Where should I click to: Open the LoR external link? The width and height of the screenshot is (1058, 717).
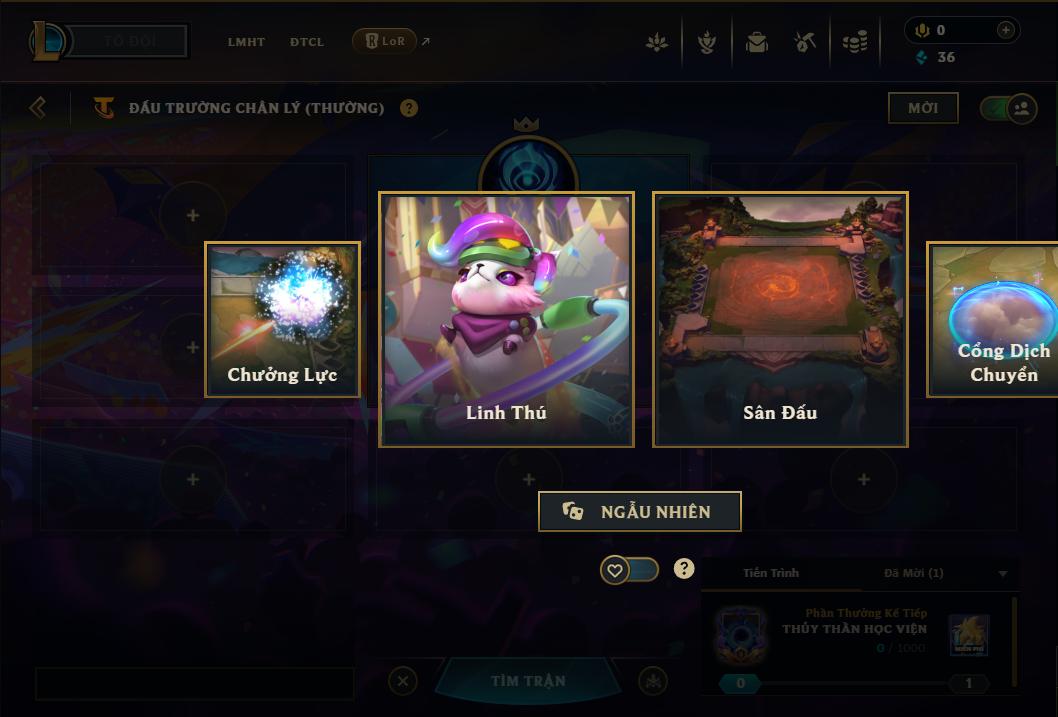coord(386,41)
